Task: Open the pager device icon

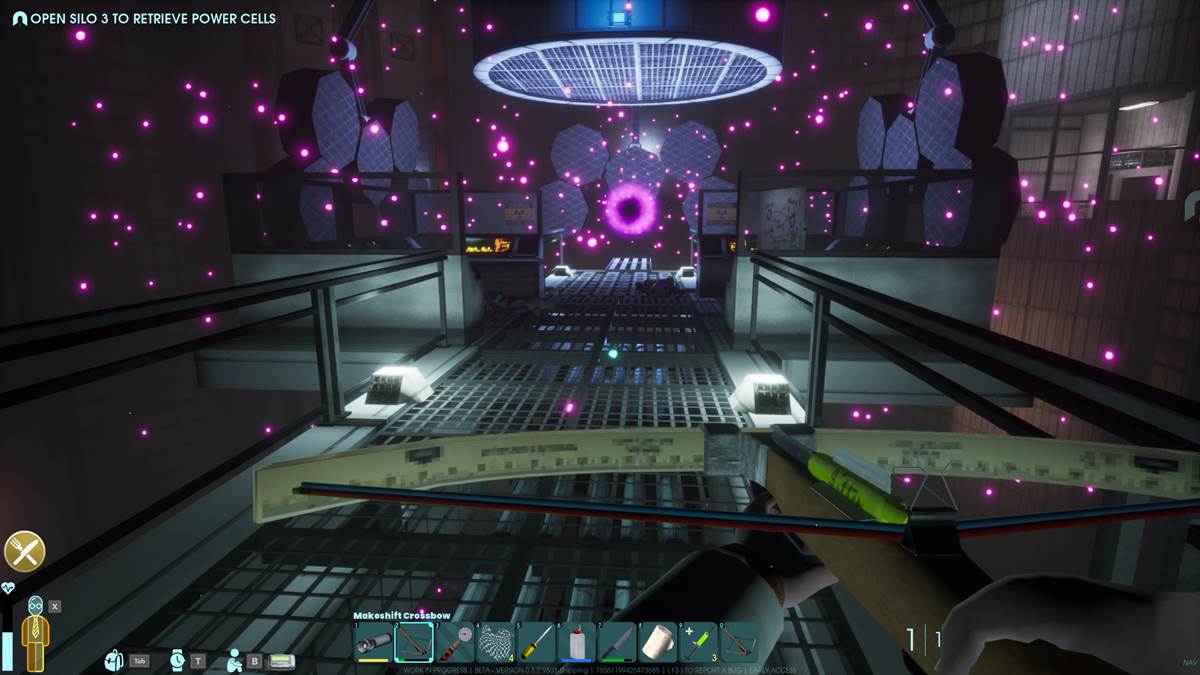Action: tap(281, 661)
